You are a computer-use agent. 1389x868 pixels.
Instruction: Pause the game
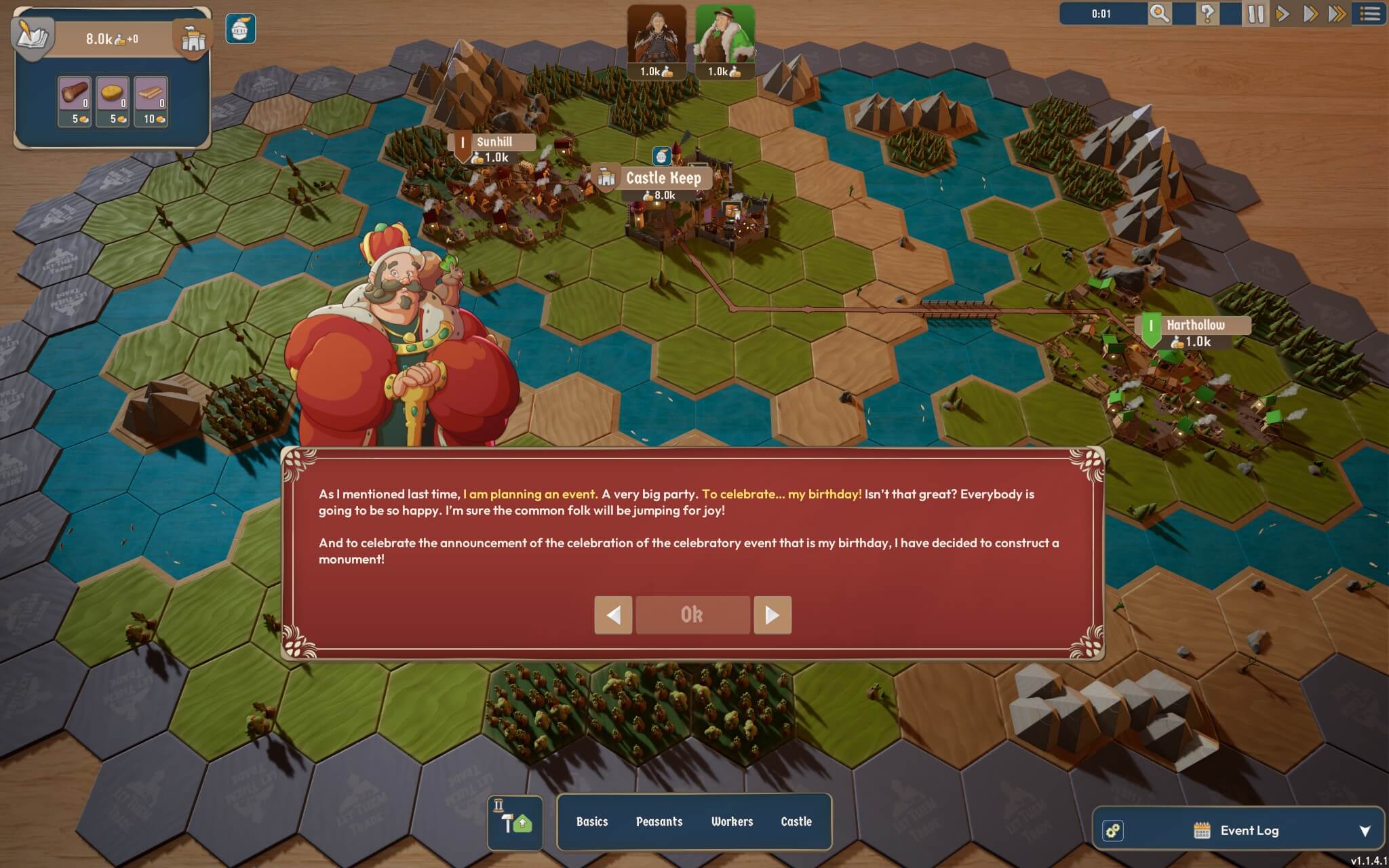(1255, 14)
